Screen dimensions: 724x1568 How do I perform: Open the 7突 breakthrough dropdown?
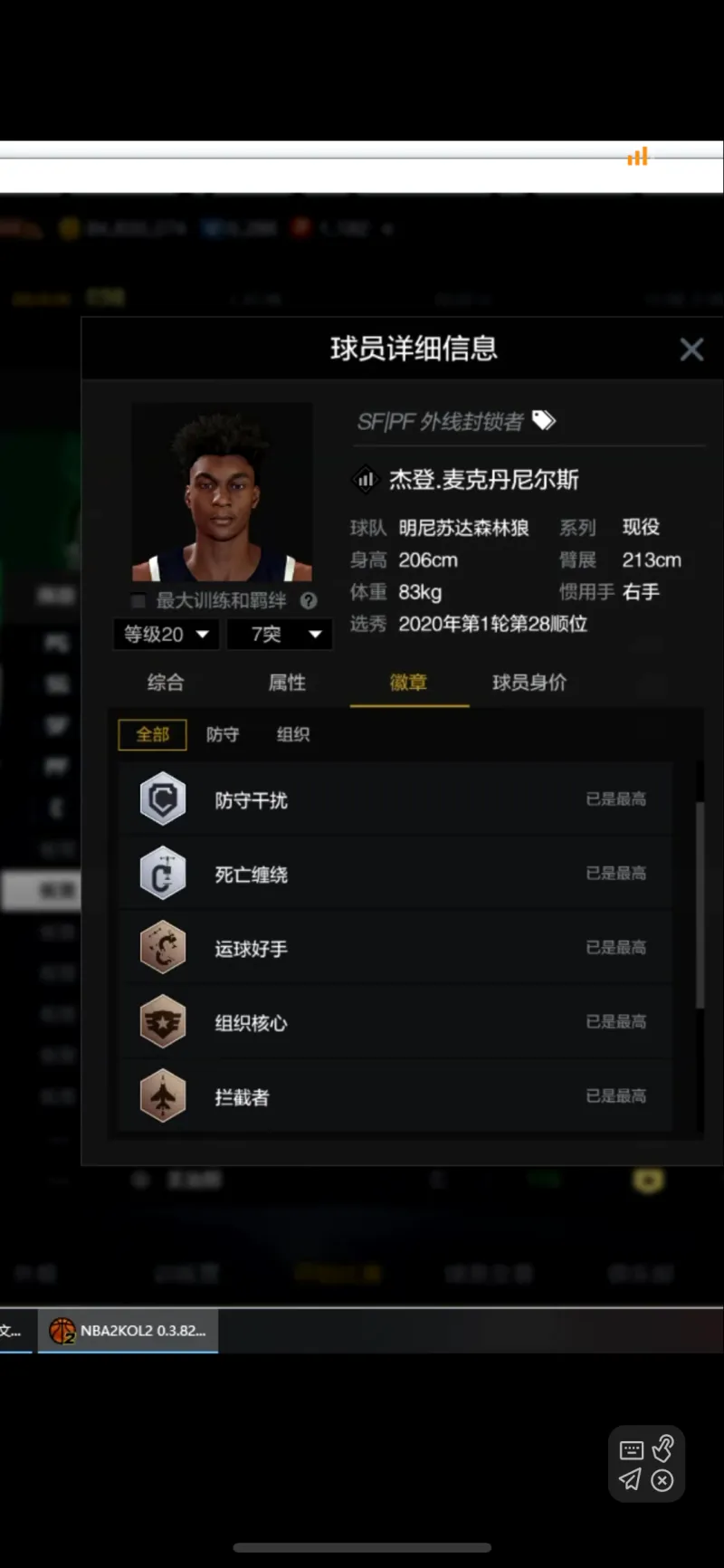(285, 635)
